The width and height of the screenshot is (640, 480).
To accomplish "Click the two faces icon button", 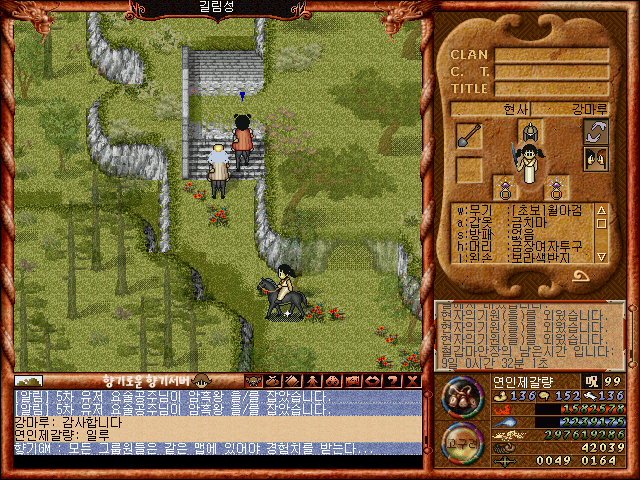I will (596, 159).
